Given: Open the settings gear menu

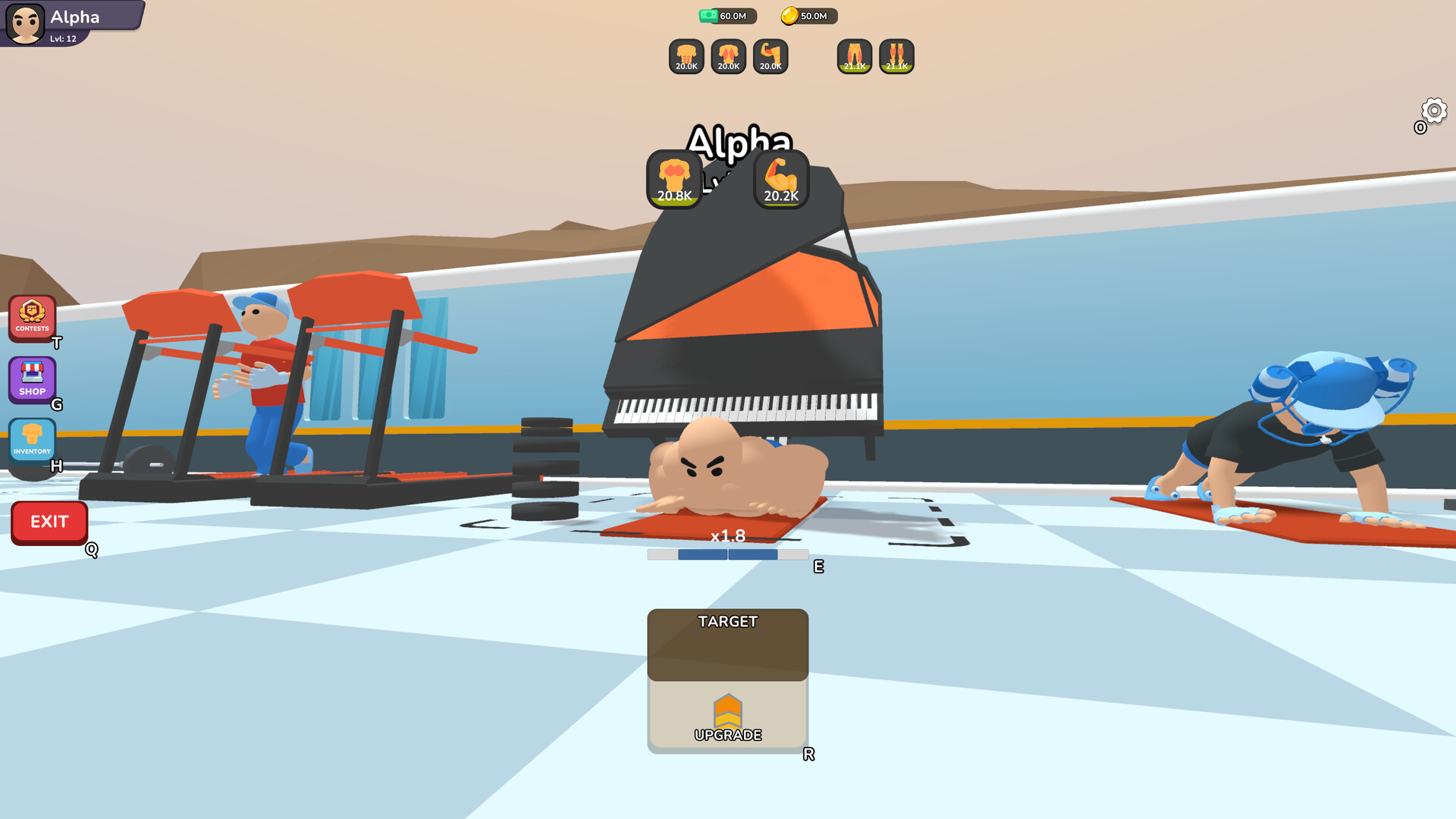Looking at the screenshot, I should tap(1432, 111).
